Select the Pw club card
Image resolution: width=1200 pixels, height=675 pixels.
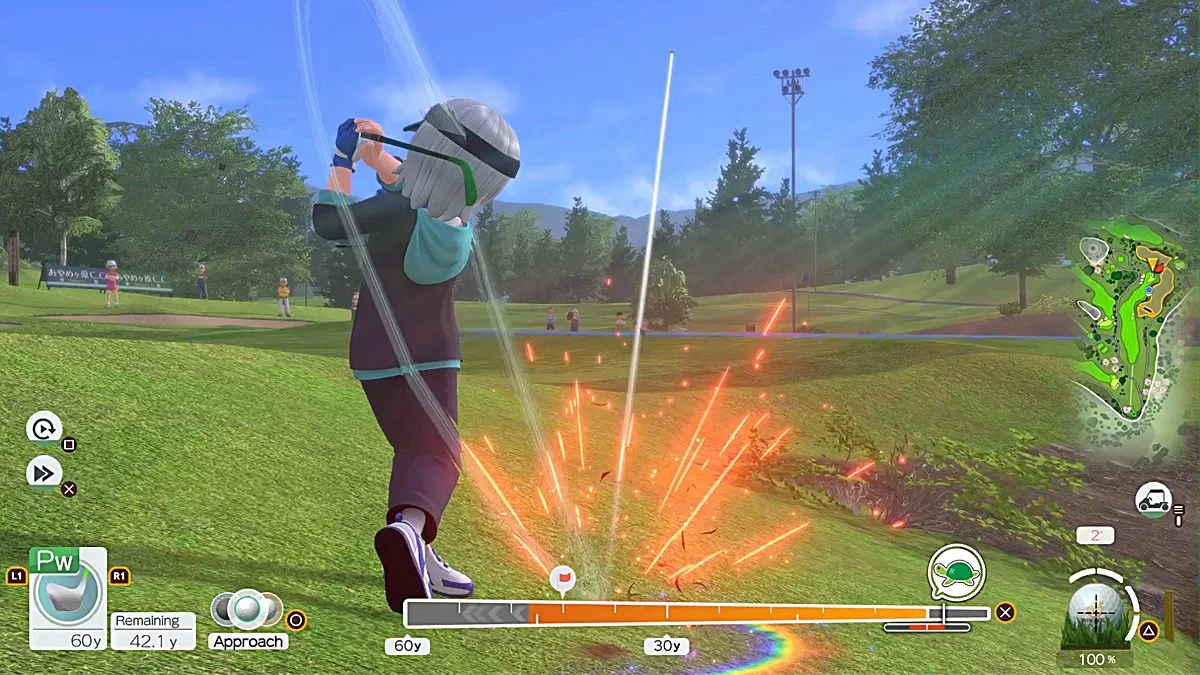pos(67,598)
